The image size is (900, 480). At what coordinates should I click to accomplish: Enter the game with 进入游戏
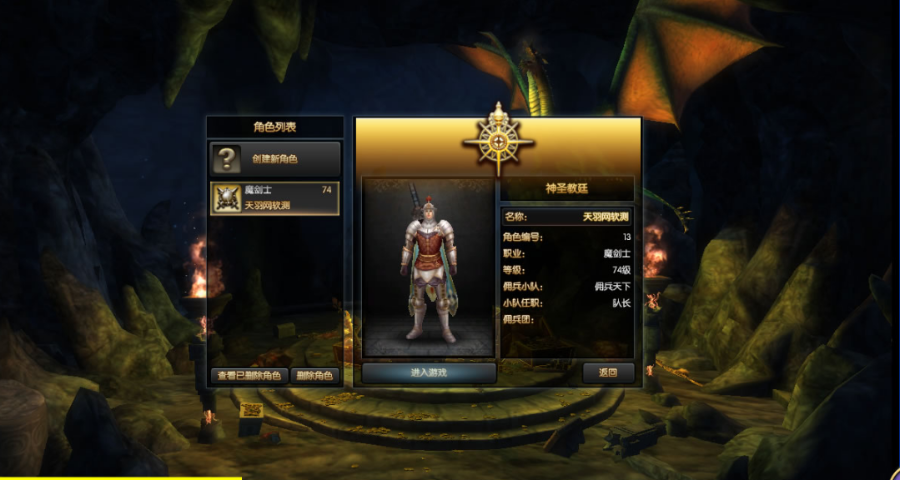(429, 373)
